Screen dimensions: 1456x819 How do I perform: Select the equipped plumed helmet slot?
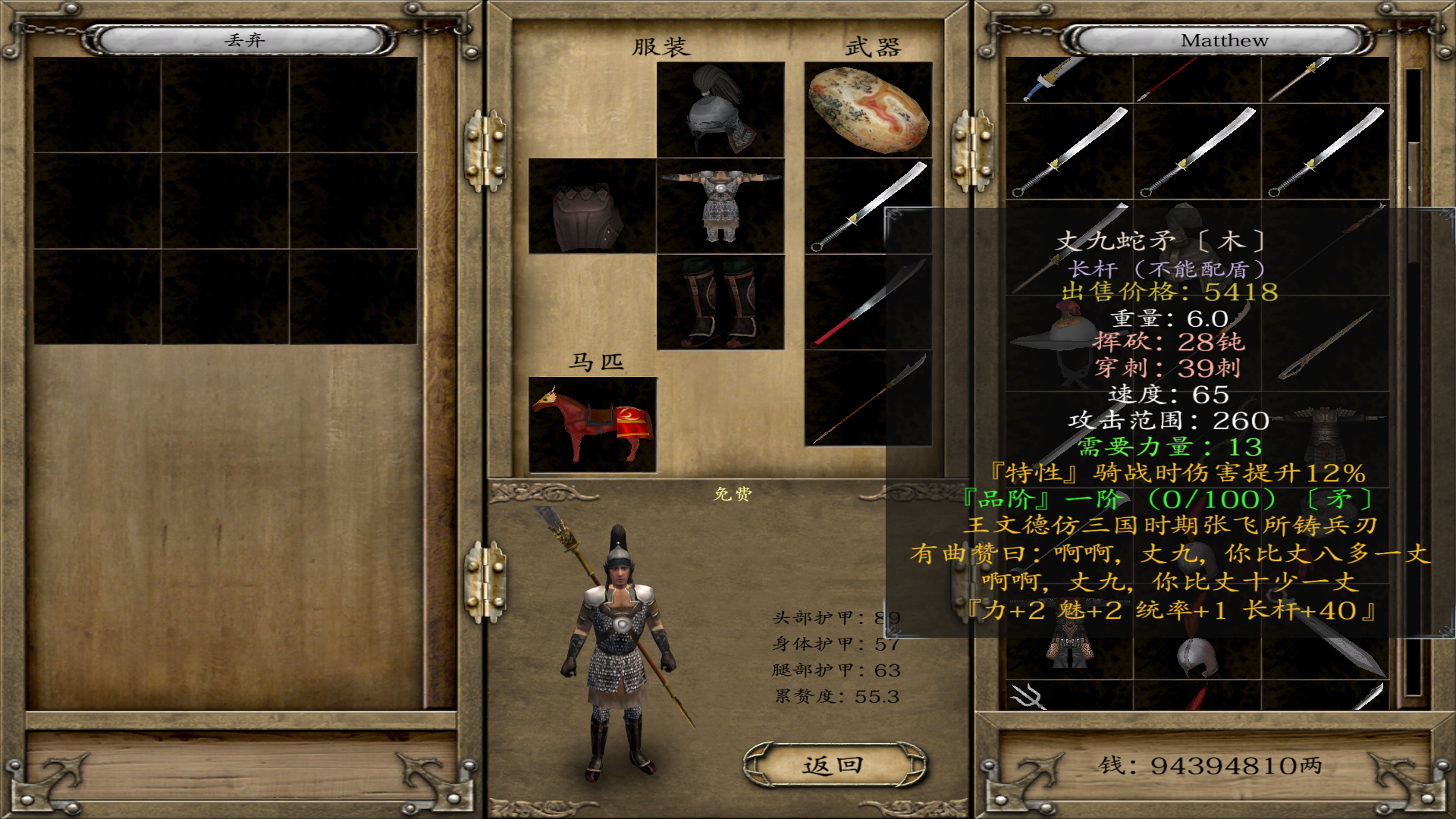click(720, 110)
